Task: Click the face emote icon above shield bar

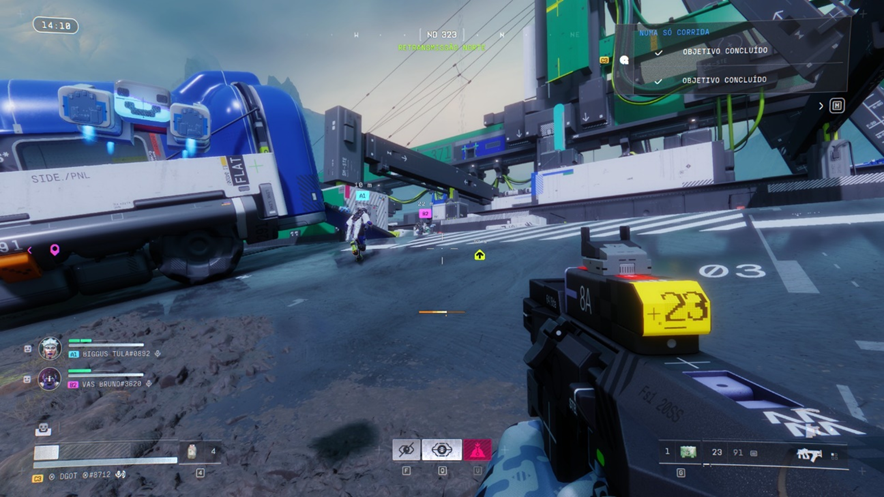Action: 43,429
